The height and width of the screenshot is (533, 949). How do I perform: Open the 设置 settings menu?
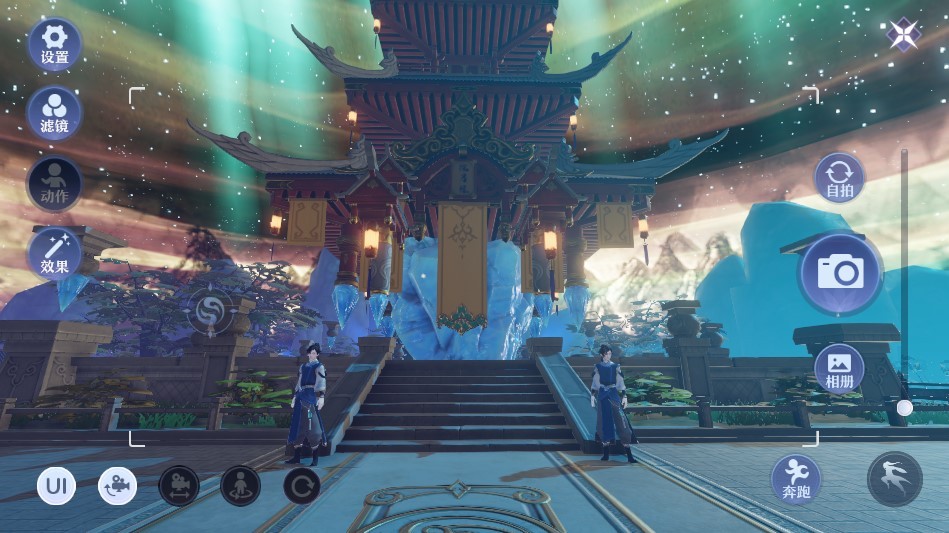(55, 44)
